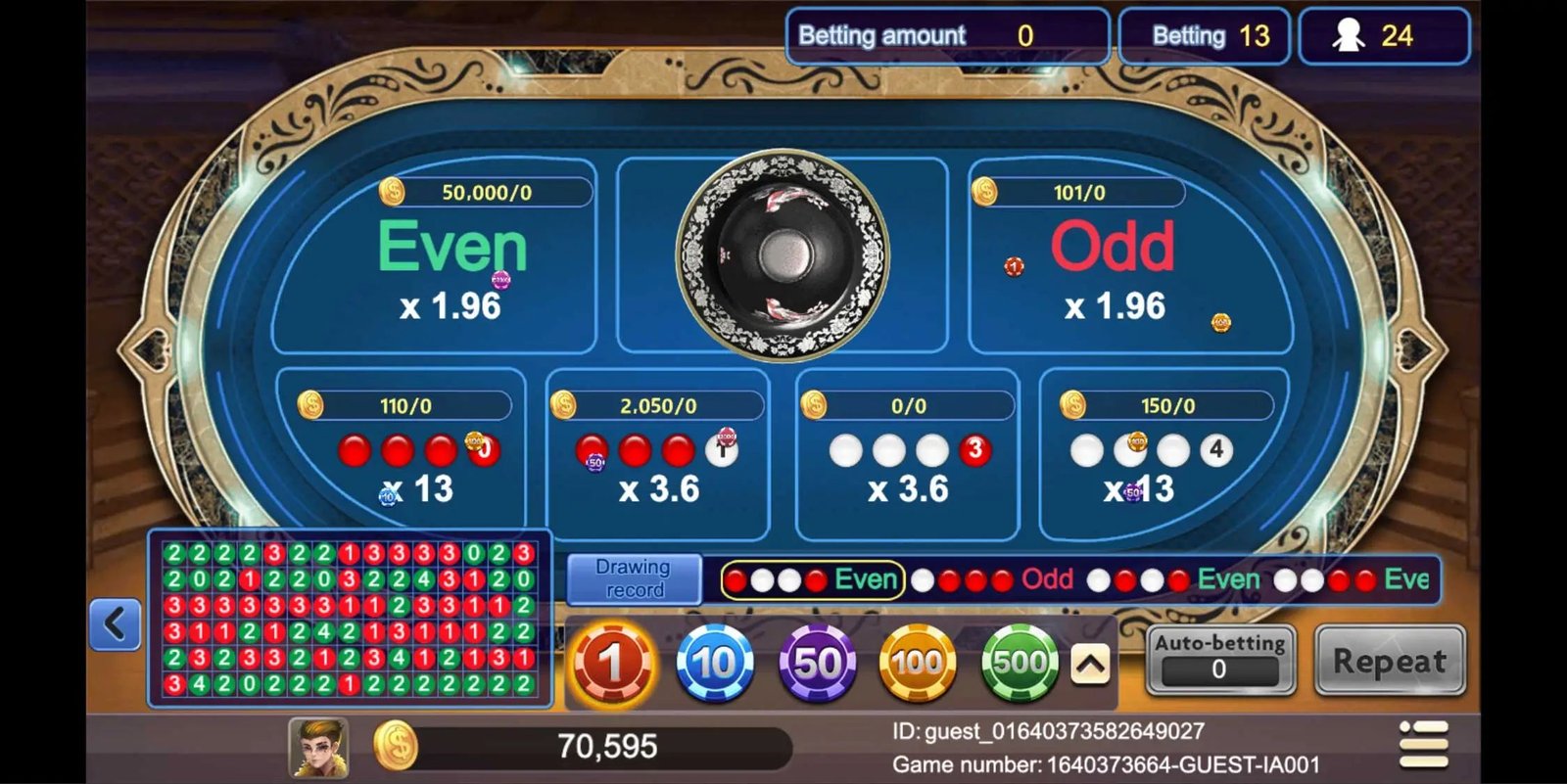
Task: Open the Drawing record panel
Action: pos(633,577)
